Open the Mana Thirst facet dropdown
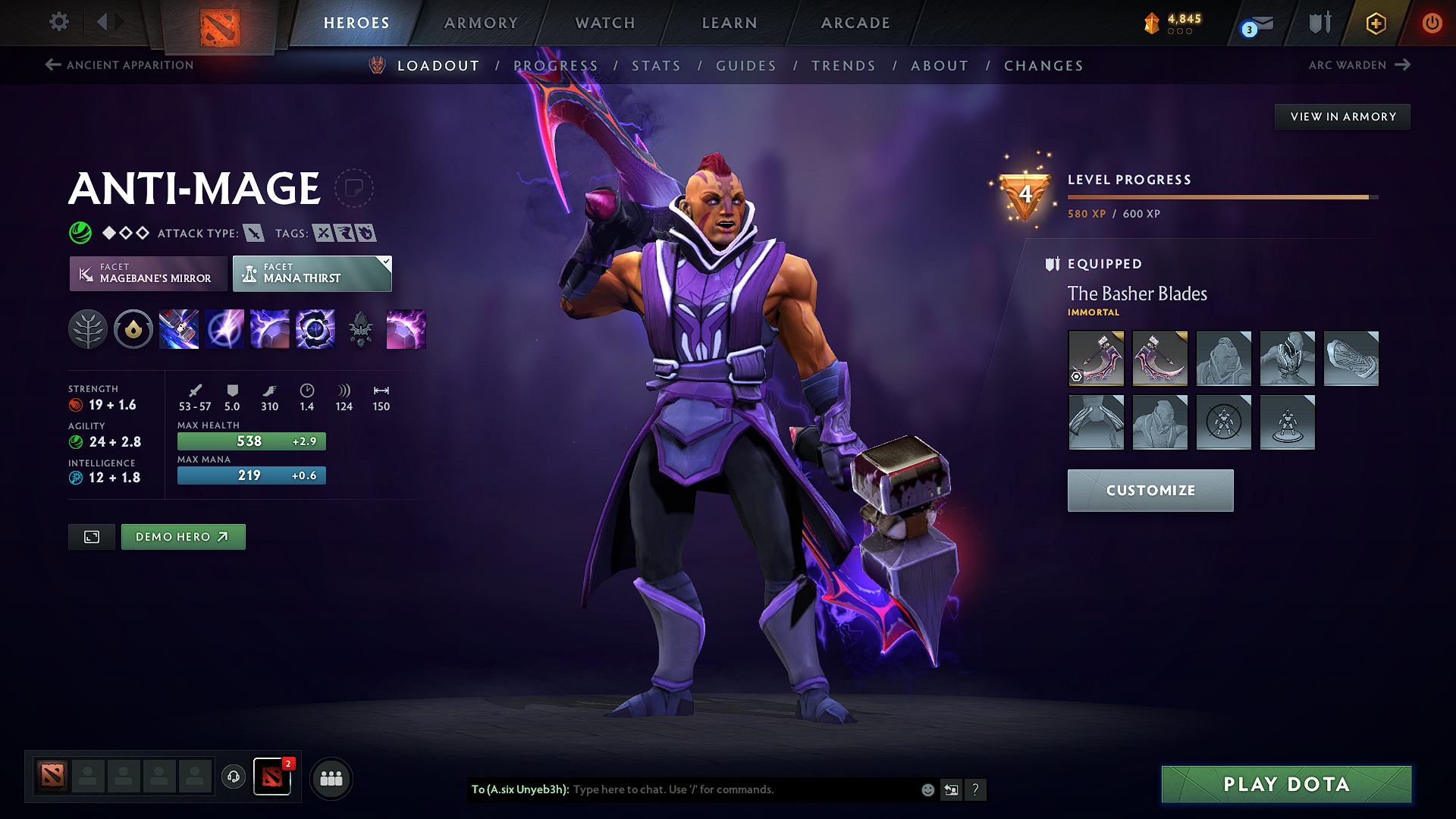 [x=312, y=273]
